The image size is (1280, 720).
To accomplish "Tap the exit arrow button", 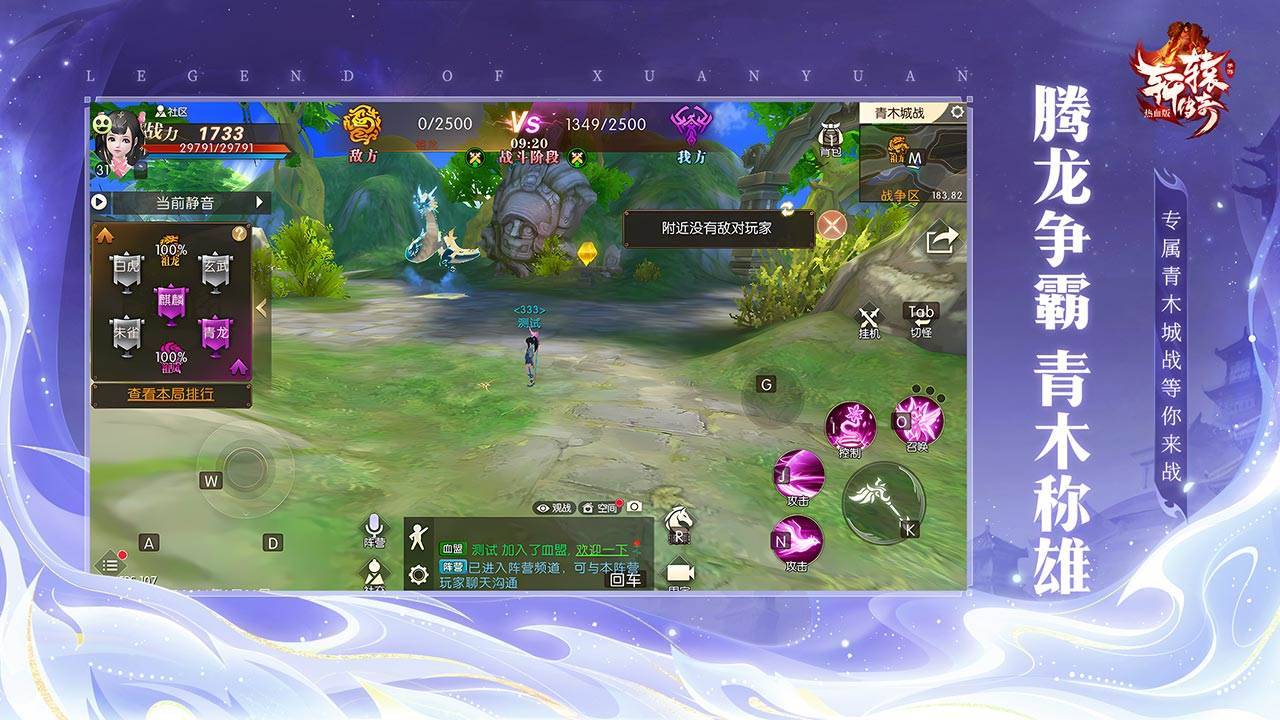I will point(941,241).
